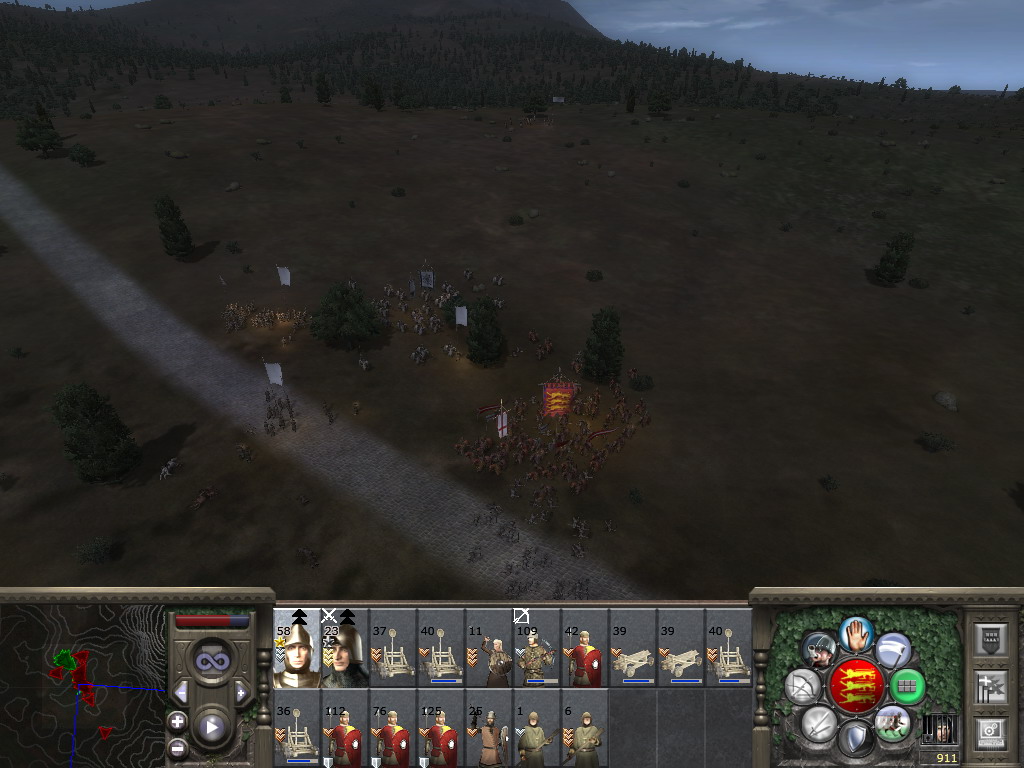This screenshot has height=768, width=1024.
Task: Click the halt order raised hand button
Action: pyautogui.click(x=855, y=634)
